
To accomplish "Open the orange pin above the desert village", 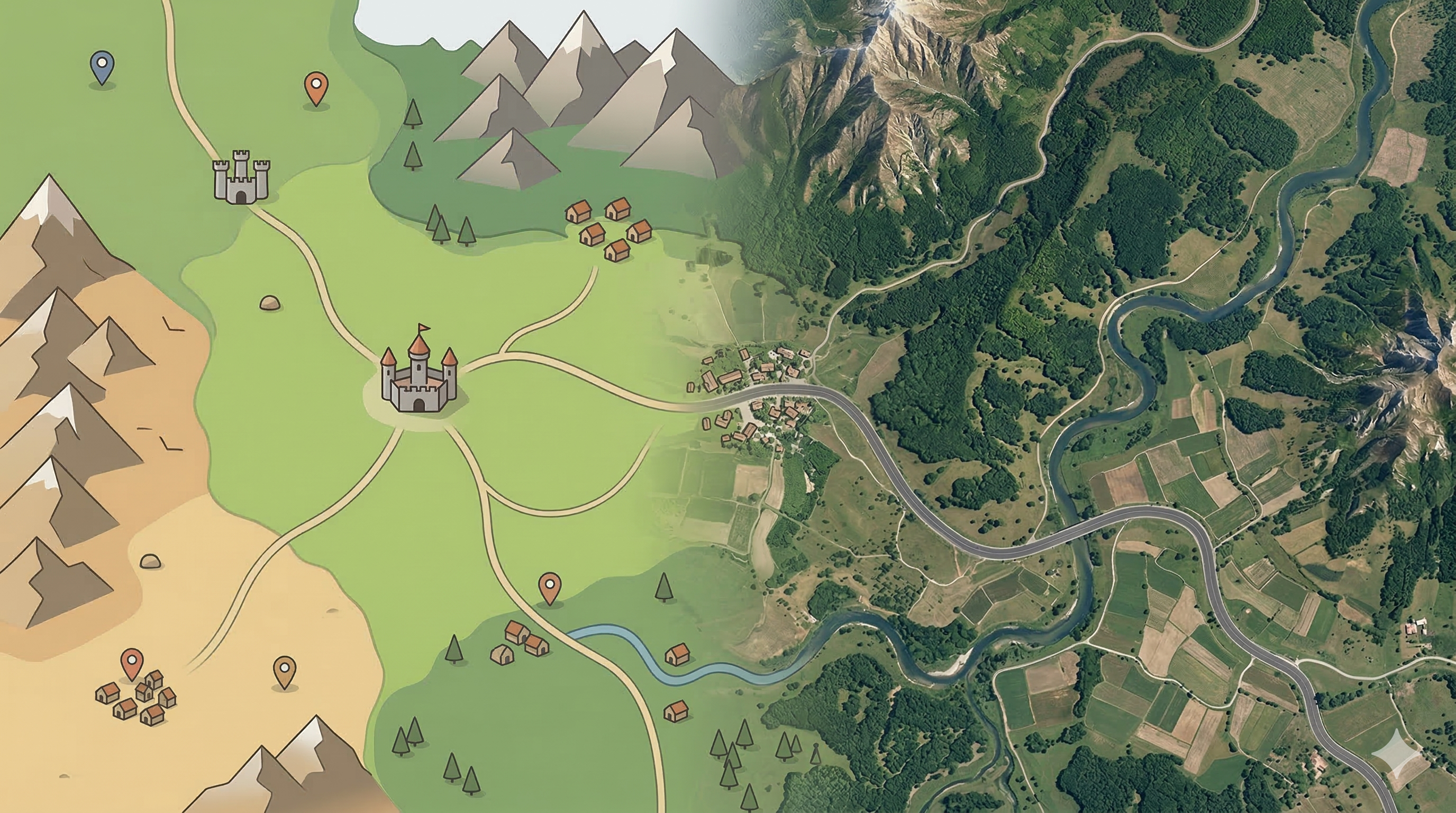I will pos(132,662).
